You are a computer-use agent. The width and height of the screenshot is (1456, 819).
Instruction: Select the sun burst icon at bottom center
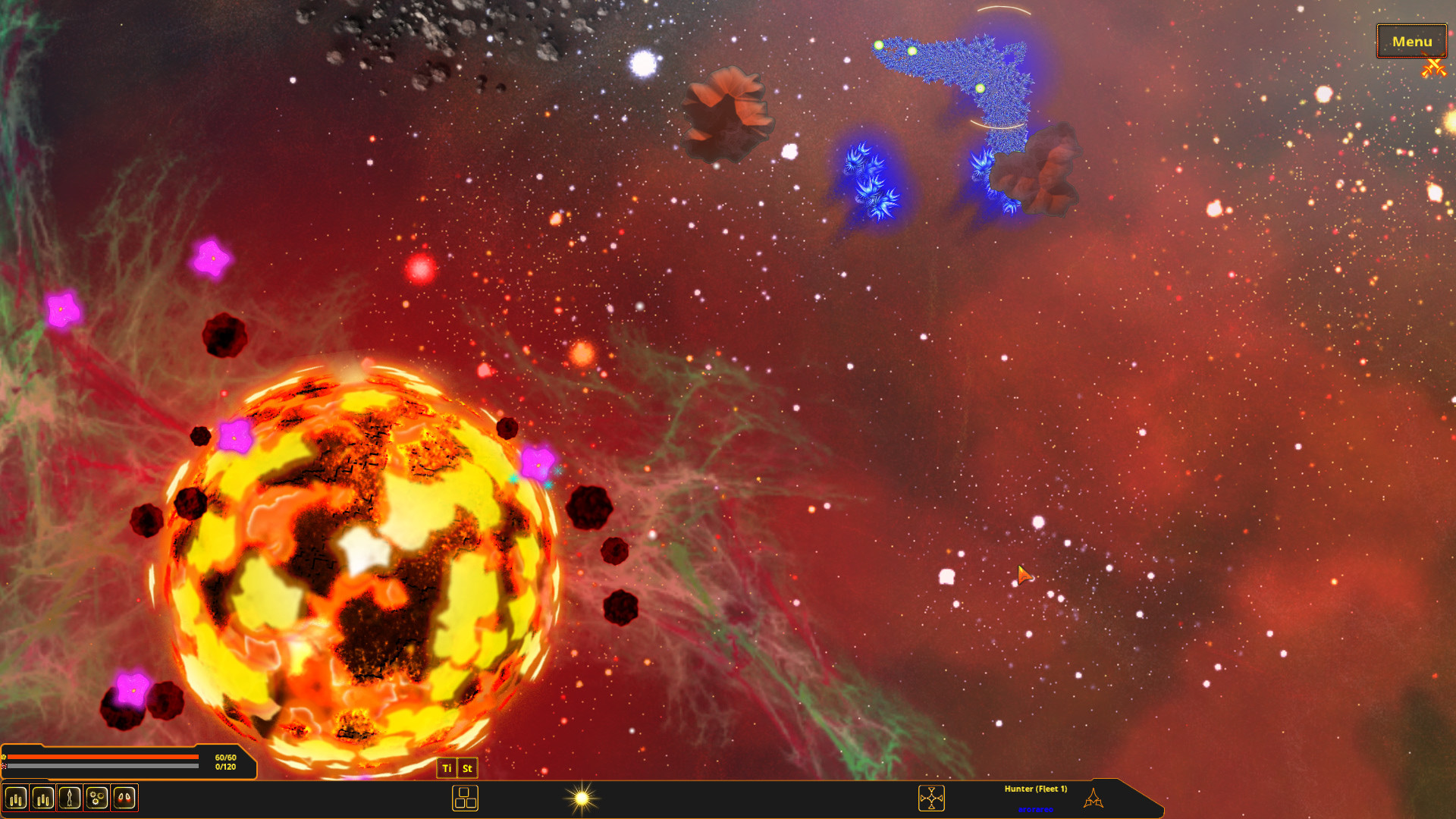tap(581, 798)
